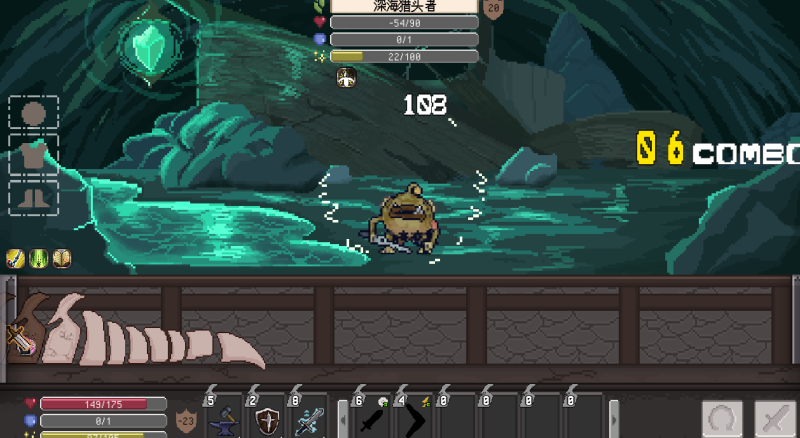The width and height of the screenshot is (800, 438).
Task: Click the green blade buff icon
Action: coord(39,257)
